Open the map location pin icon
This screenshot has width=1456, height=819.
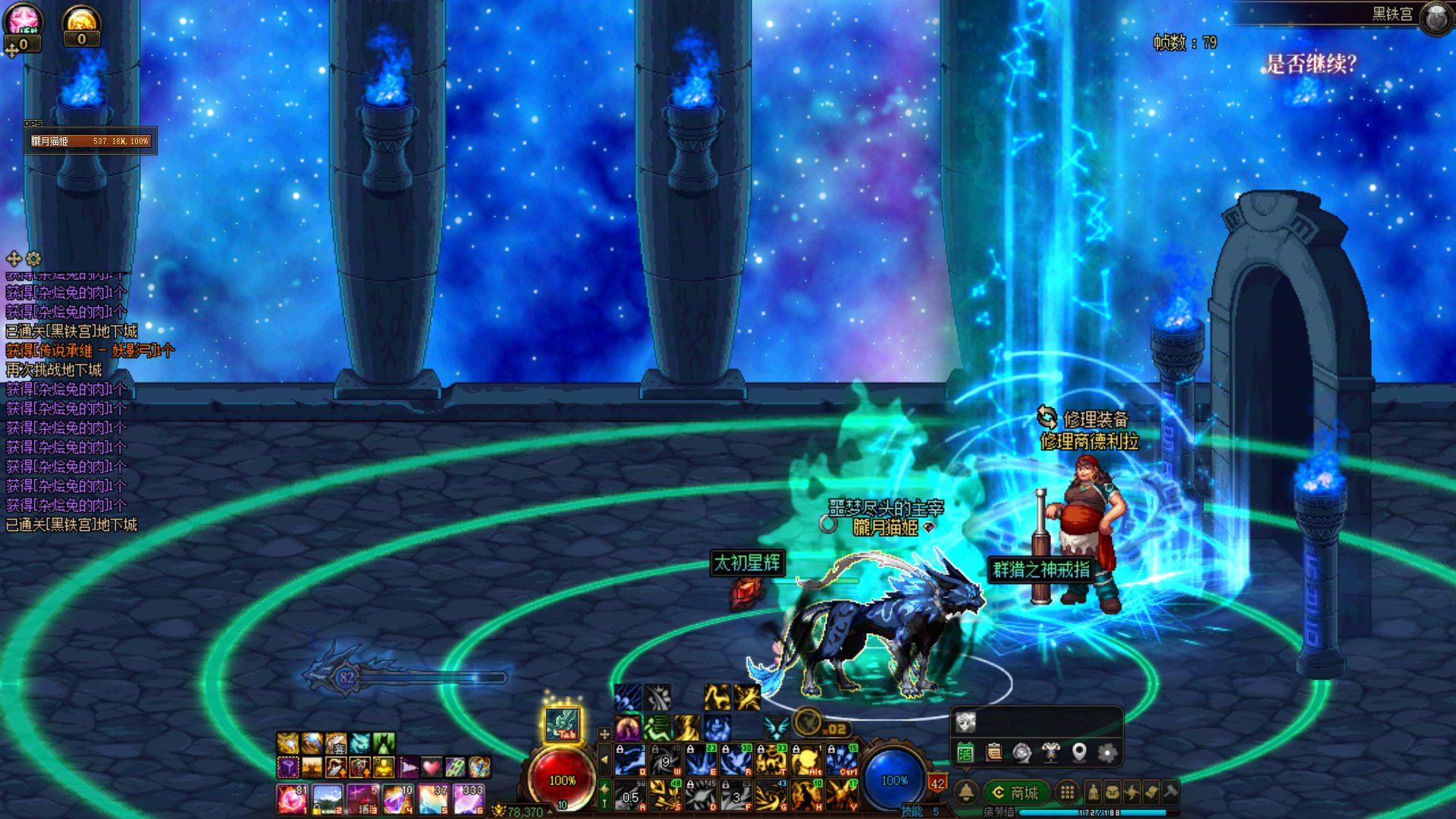(x=1079, y=752)
